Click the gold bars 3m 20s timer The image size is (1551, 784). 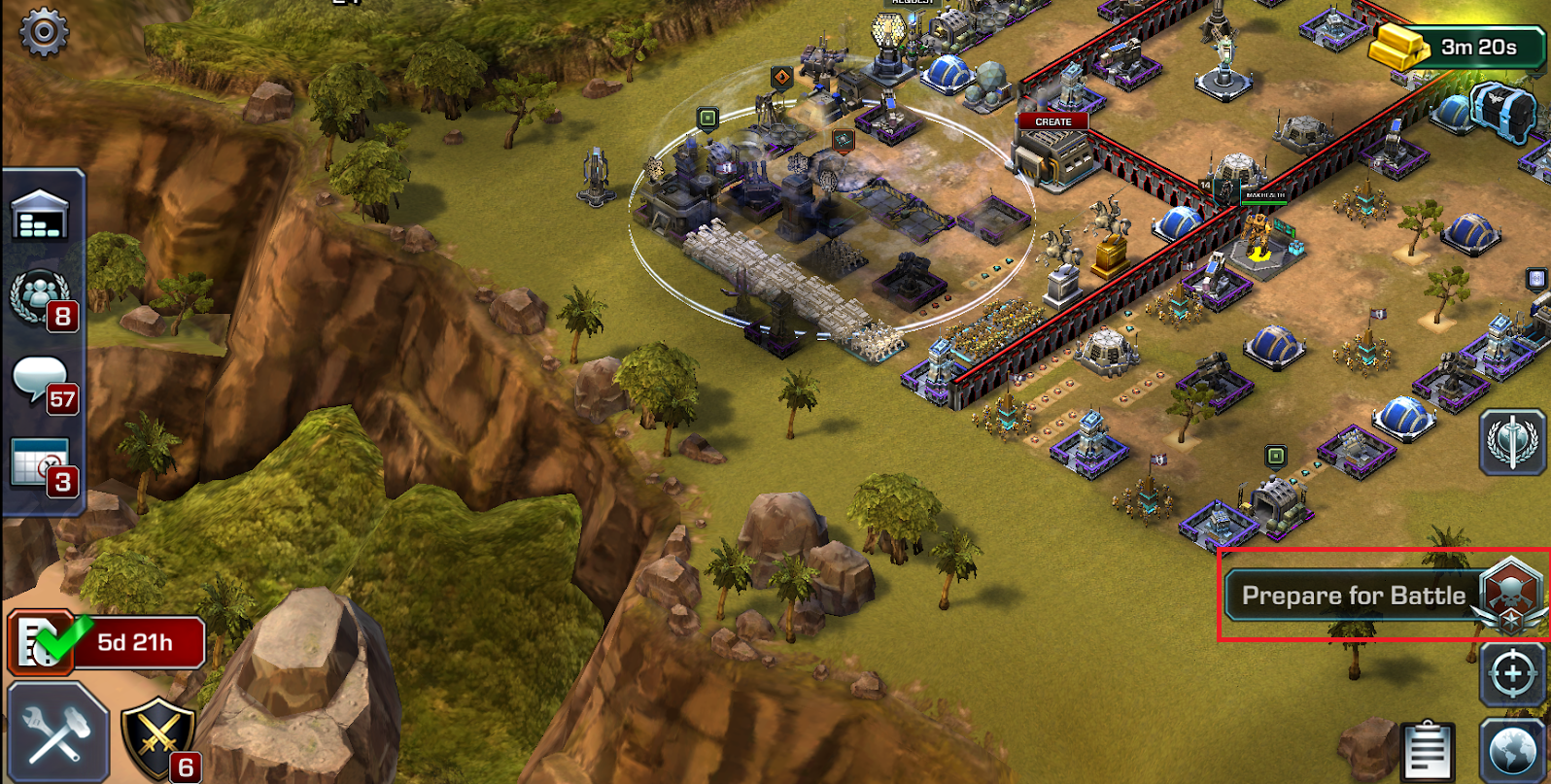pos(1456,47)
